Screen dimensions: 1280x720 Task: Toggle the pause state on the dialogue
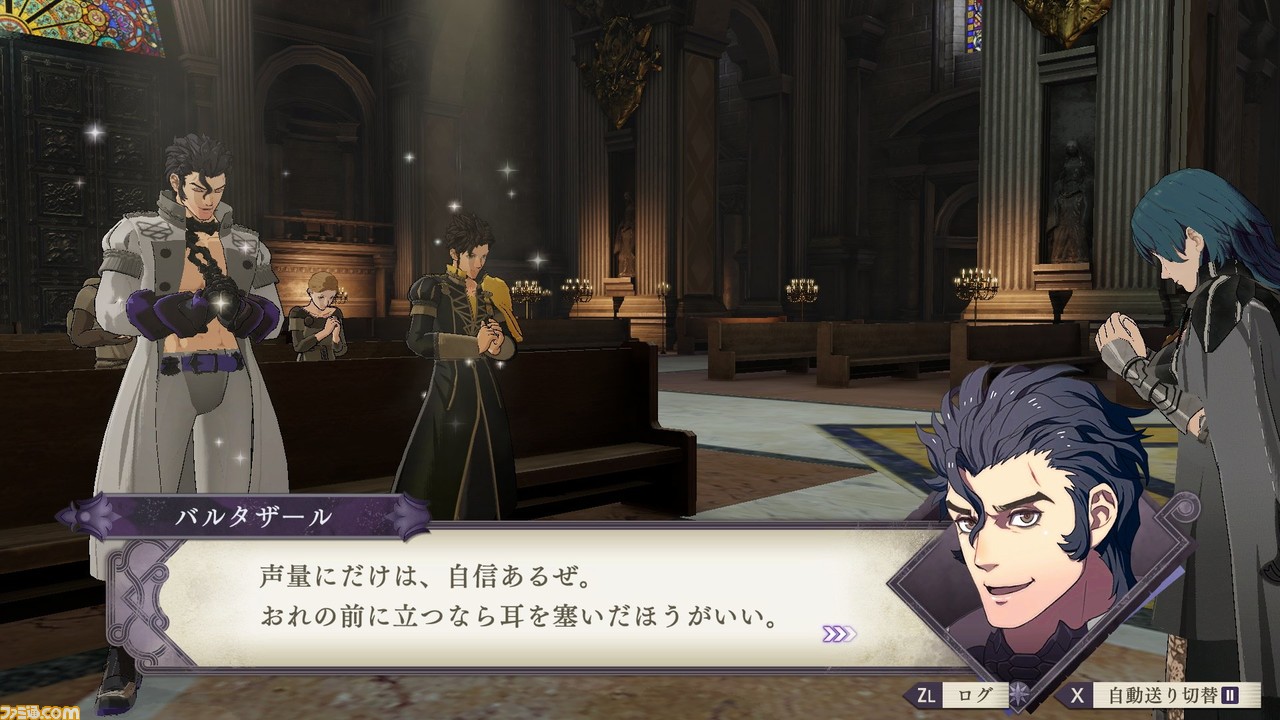click(x=1231, y=694)
